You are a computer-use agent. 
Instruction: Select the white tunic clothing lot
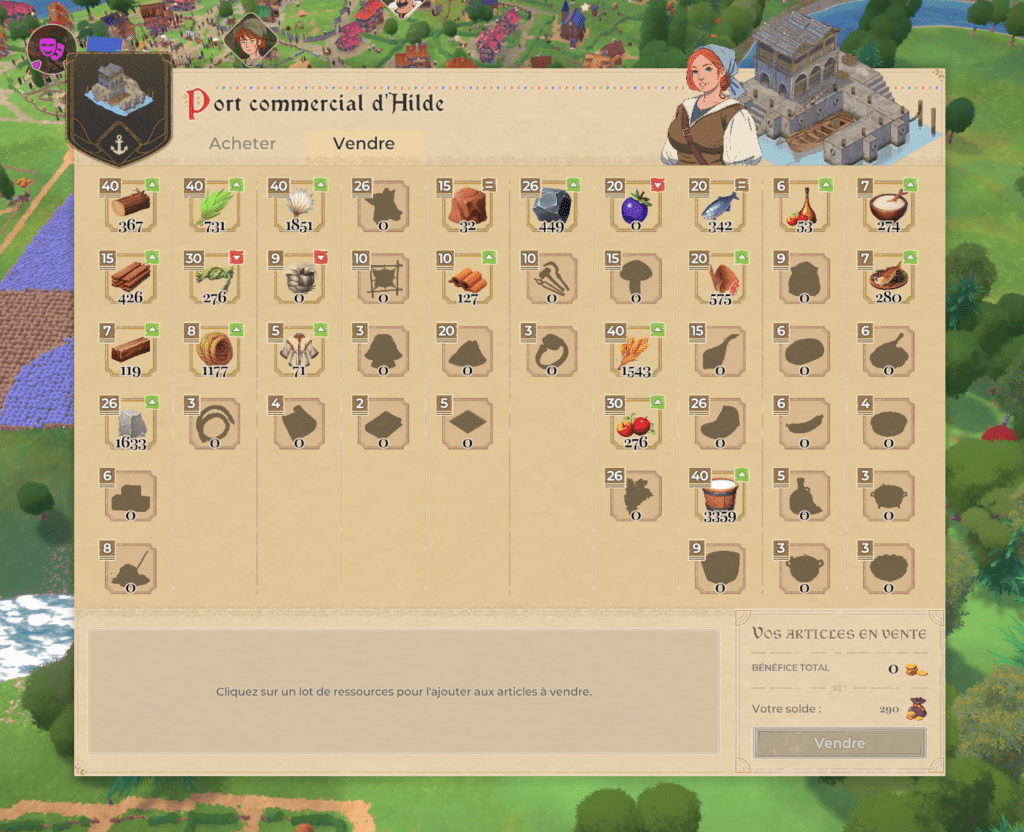coord(299,351)
